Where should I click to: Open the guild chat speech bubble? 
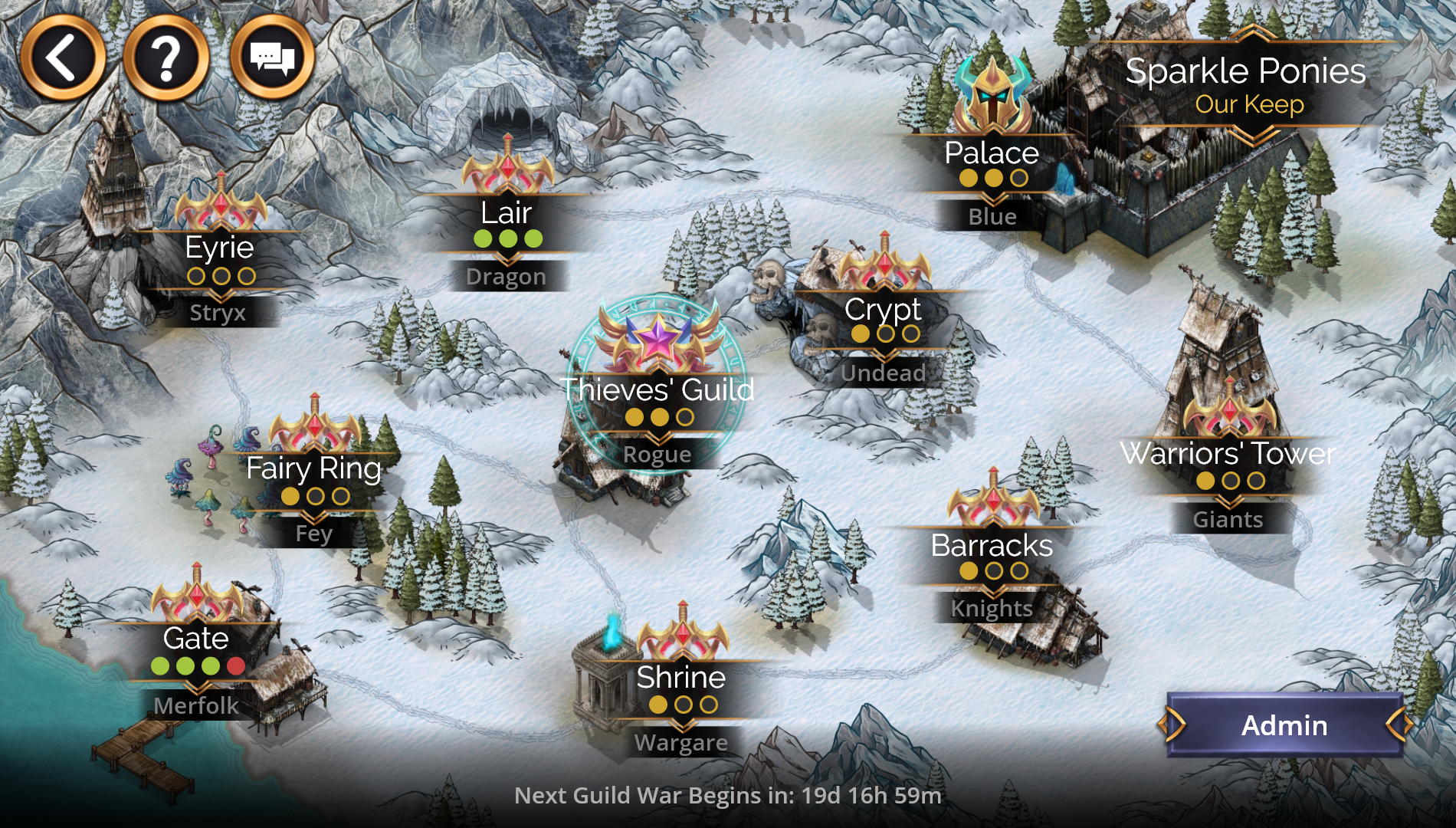(272, 58)
